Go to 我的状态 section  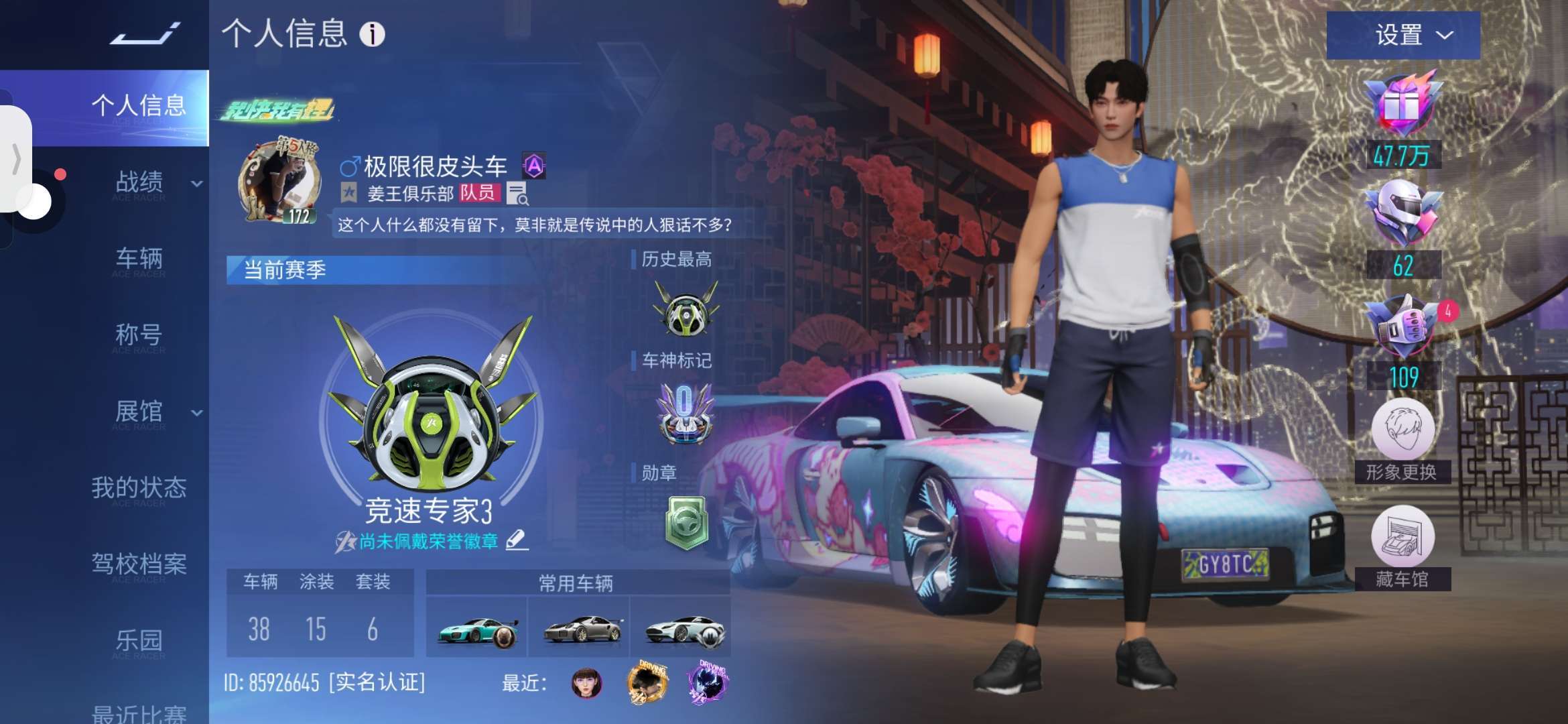139,487
